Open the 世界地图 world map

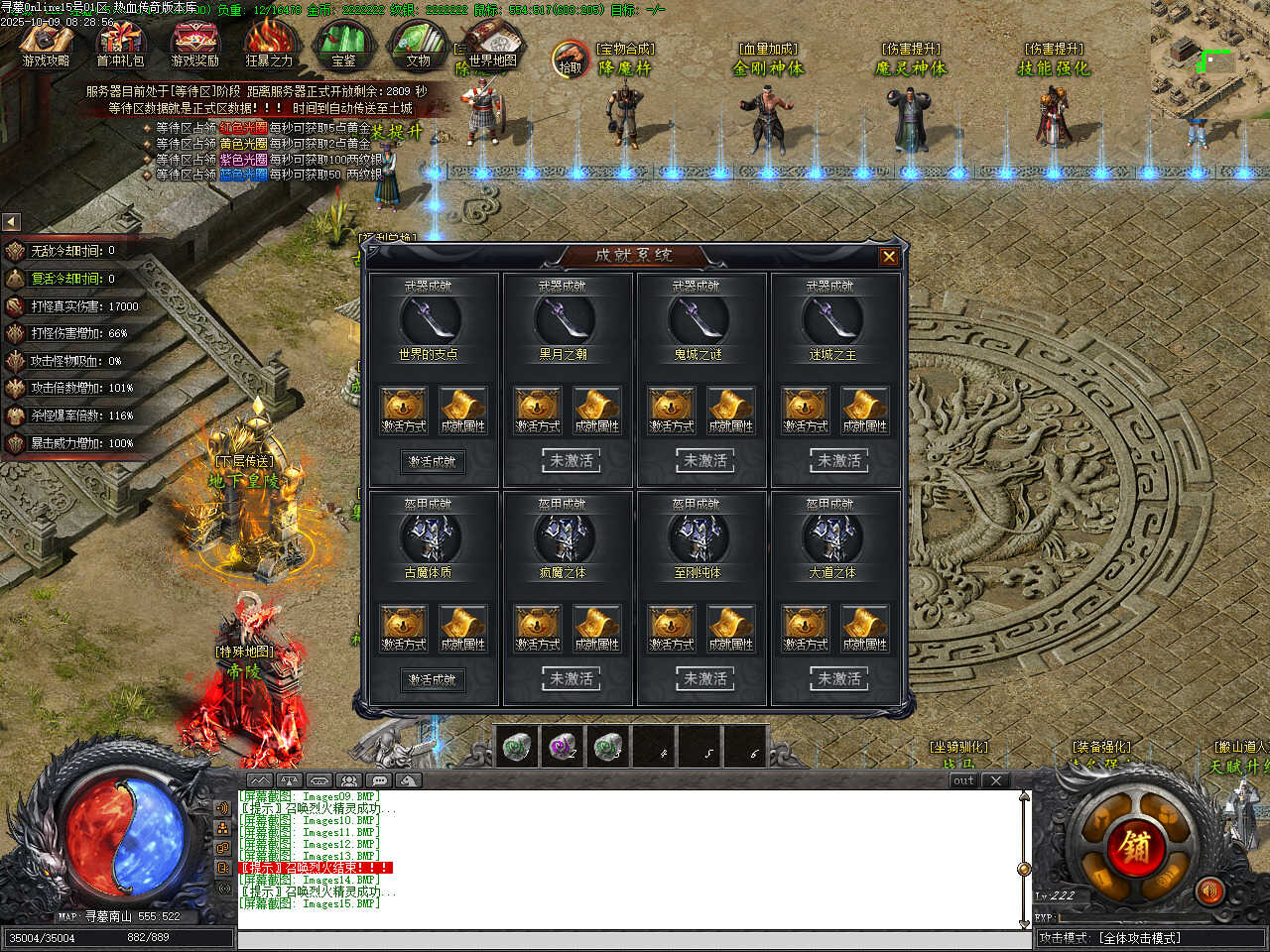click(493, 45)
